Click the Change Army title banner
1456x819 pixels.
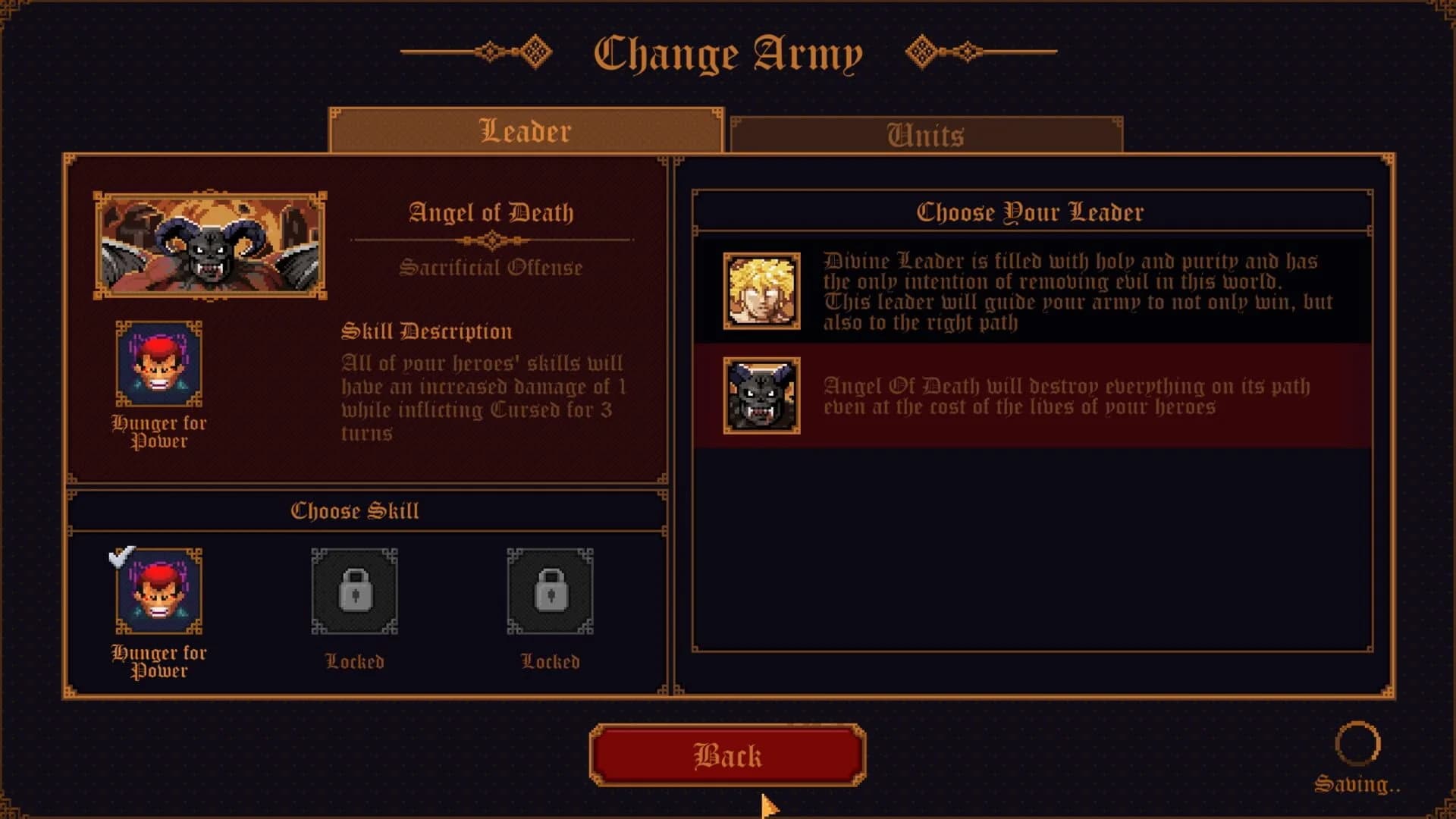pos(726,52)
